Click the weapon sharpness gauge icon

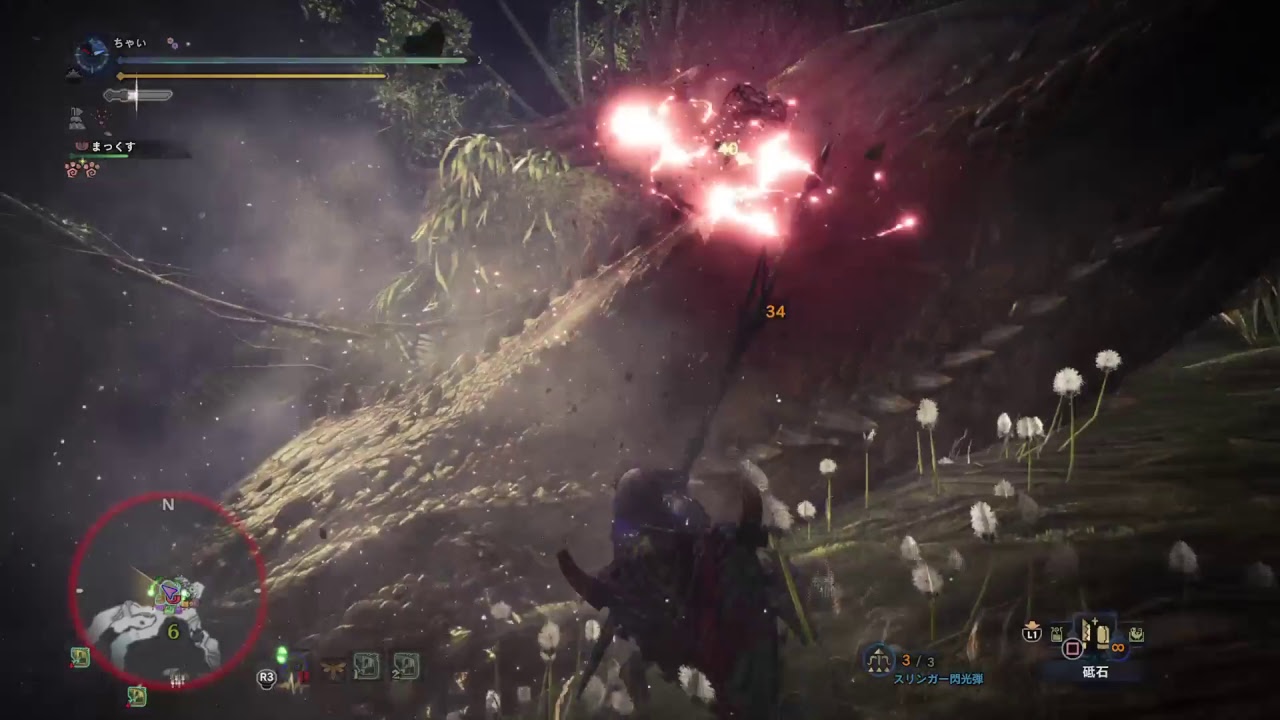(138, 96)
